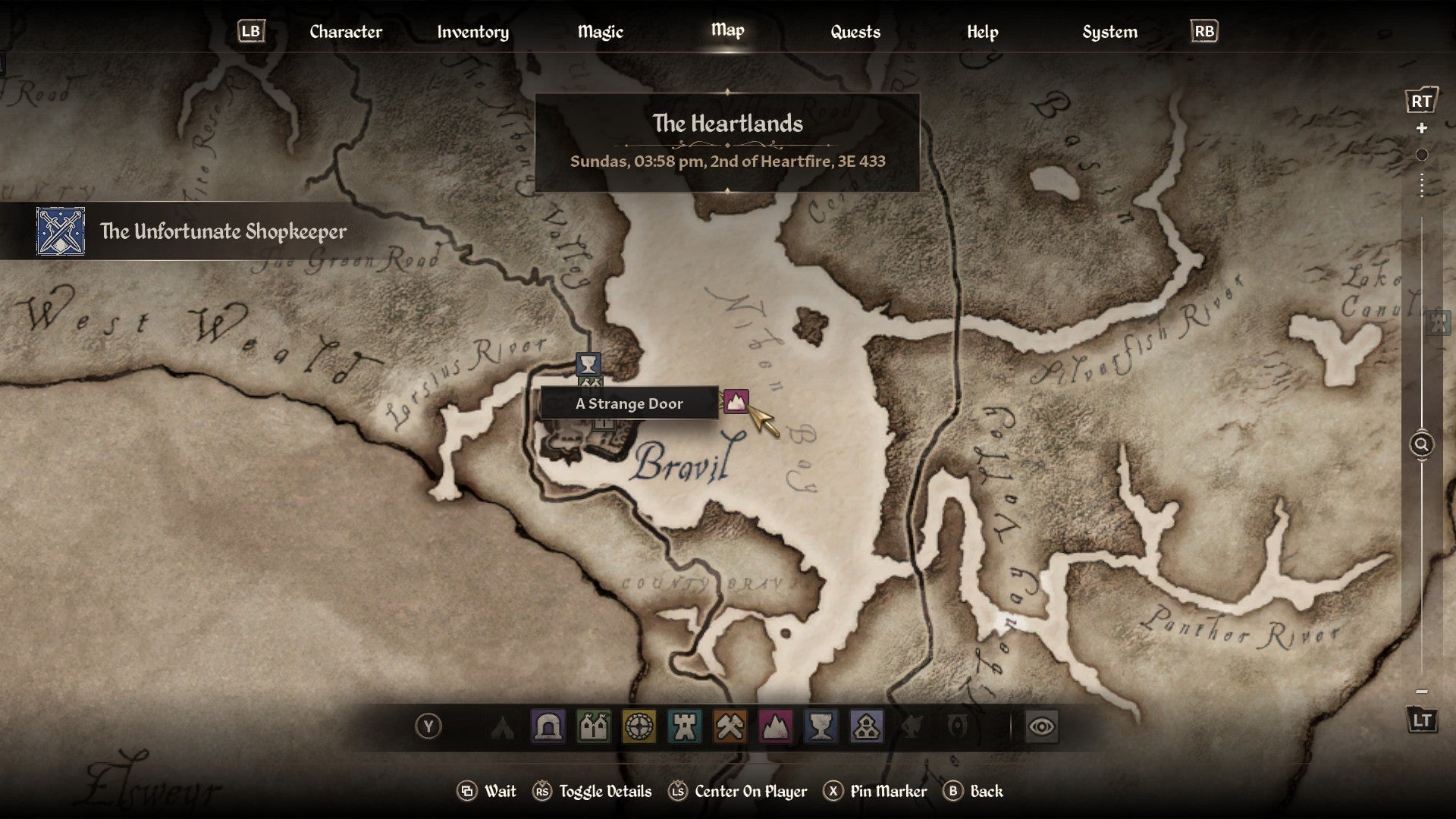
Task: Select the Magic menu item
Action: click(601, 32)
